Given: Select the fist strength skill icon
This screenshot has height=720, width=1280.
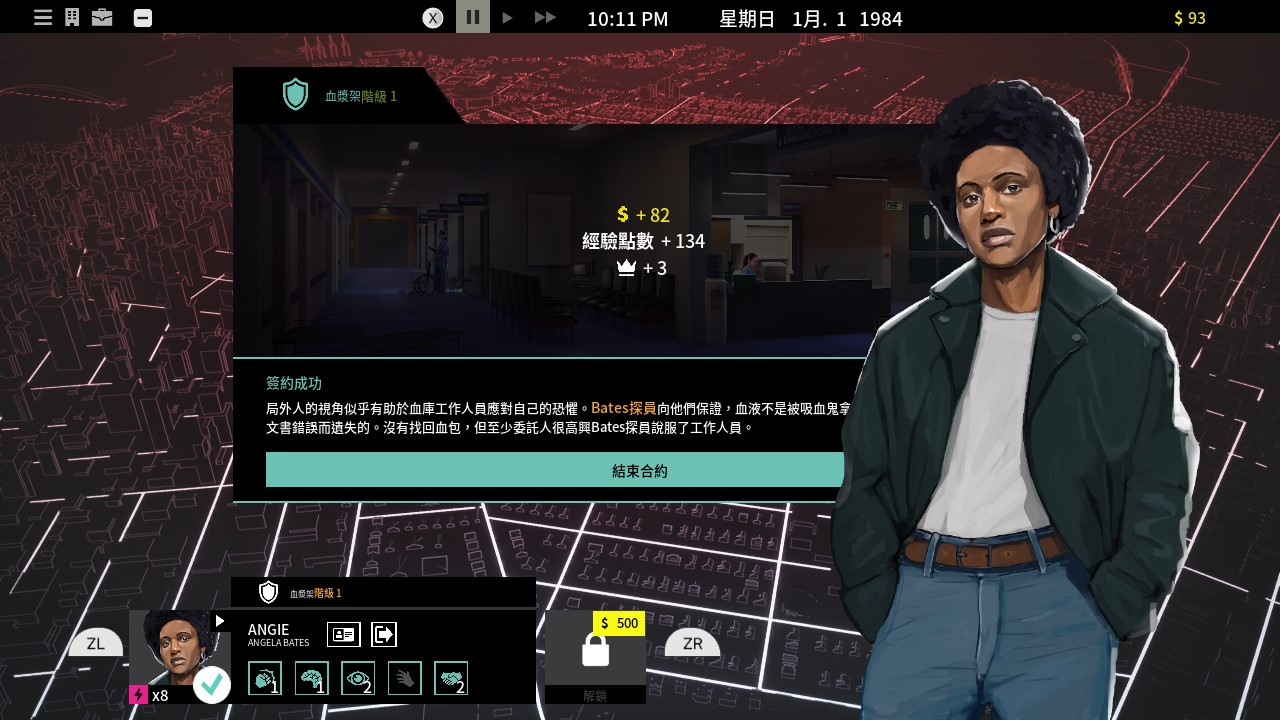Looking at the screenshot, I should (265, 678).
